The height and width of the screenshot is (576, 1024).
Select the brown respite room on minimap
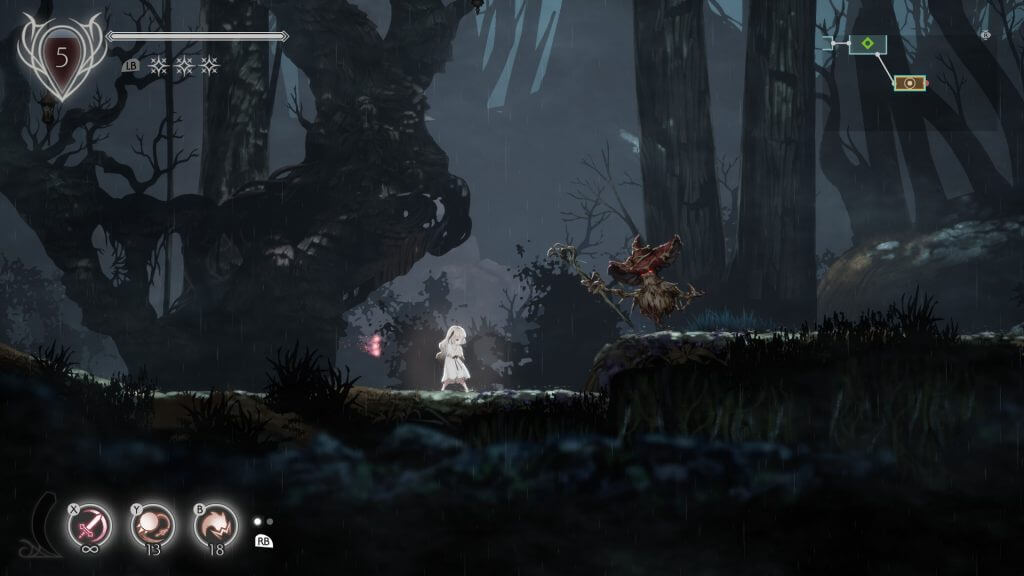click(x=910, y=83)
